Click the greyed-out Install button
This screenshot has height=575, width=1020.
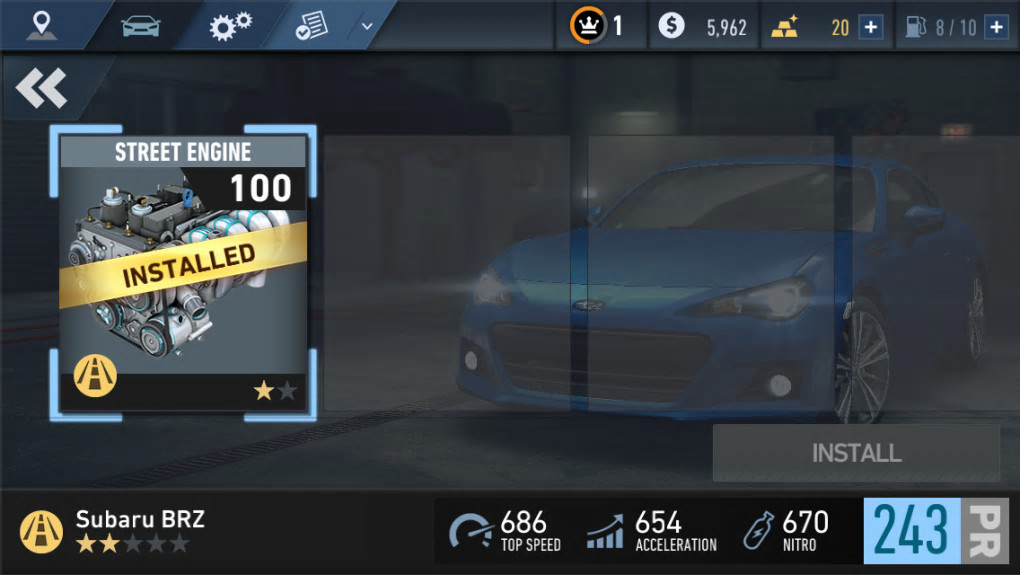856,453
